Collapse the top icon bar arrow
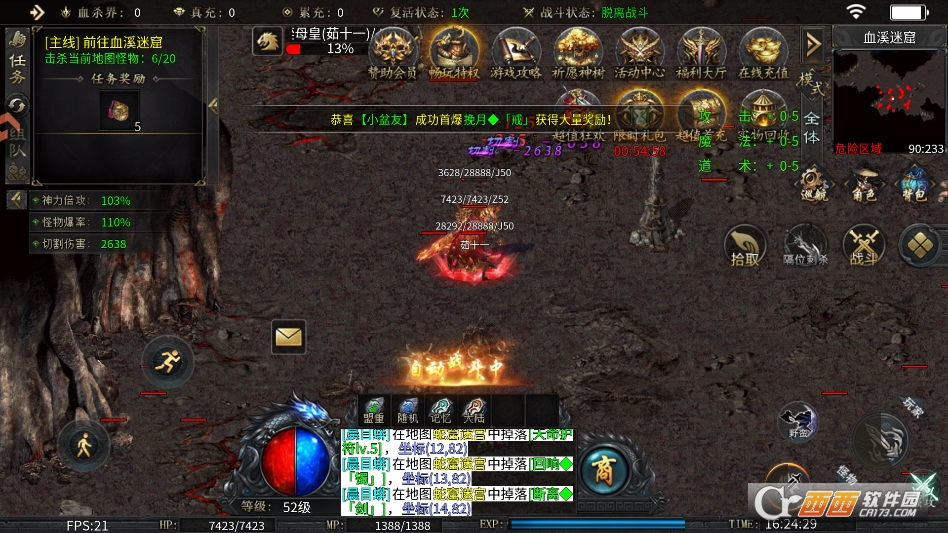948x533 pixels. 813,44
